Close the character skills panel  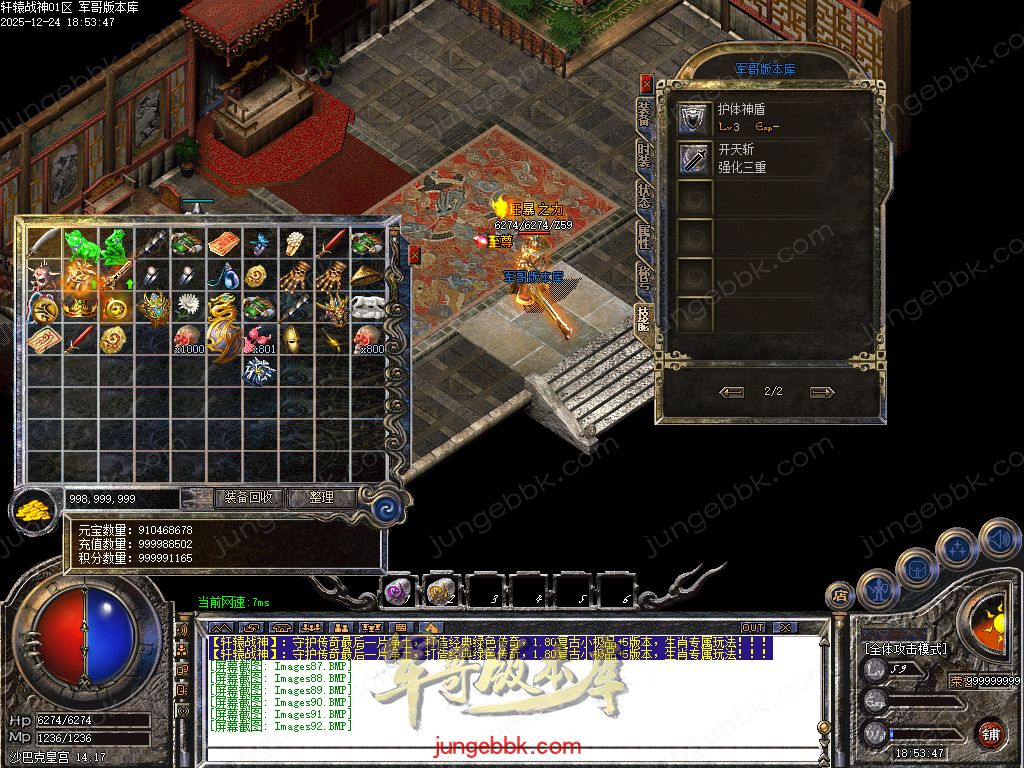point(646,84)
